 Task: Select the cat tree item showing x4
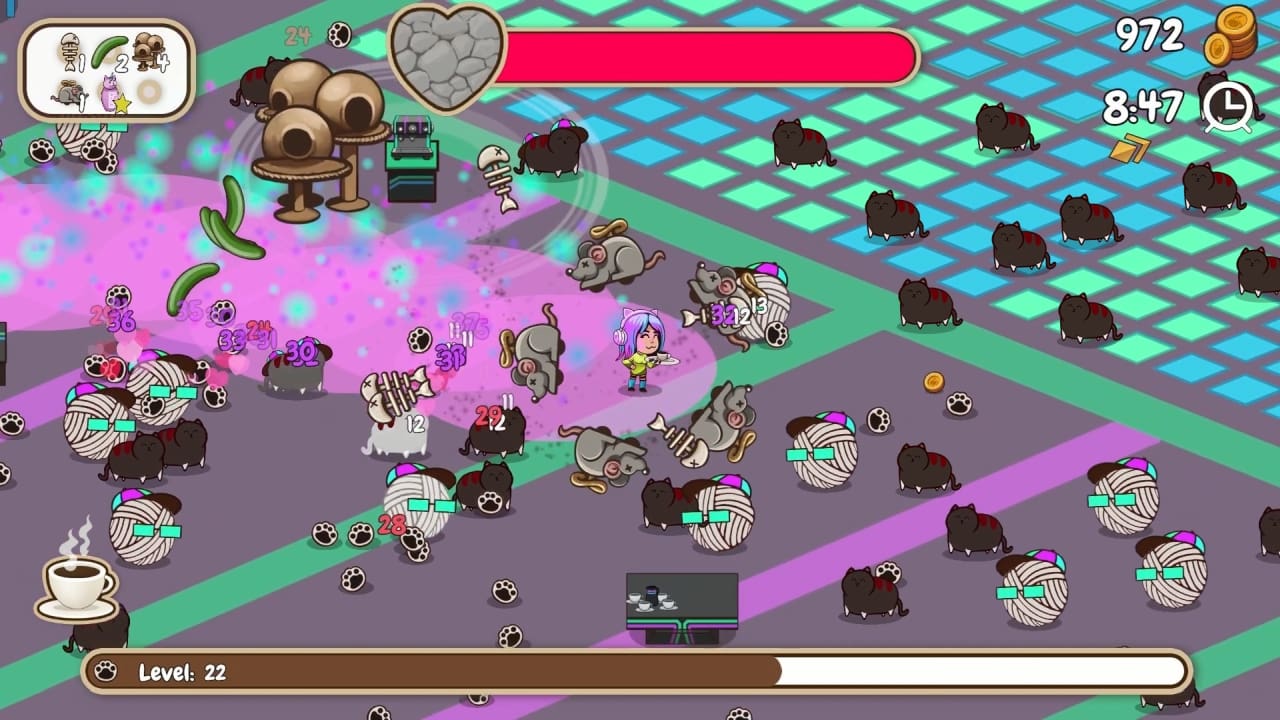click(148, 48)
